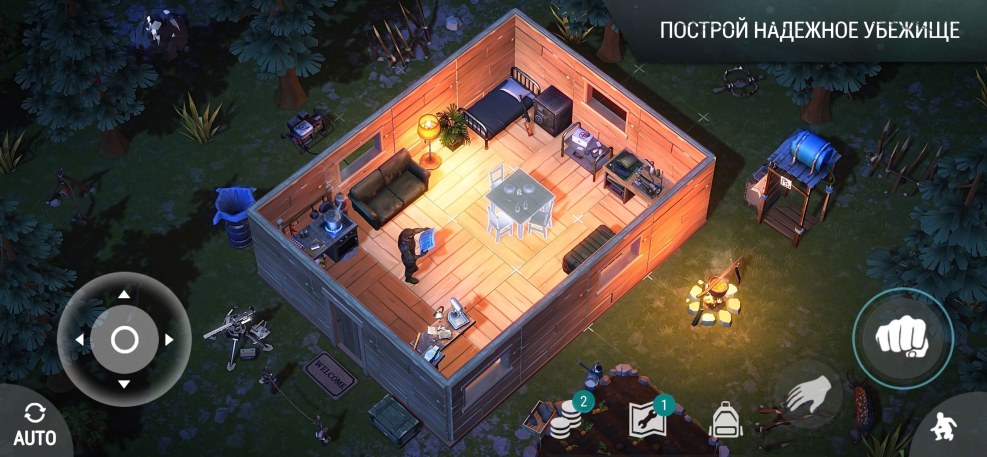
Task: Tap the joystick's up arrow
Action: (123, 295)
